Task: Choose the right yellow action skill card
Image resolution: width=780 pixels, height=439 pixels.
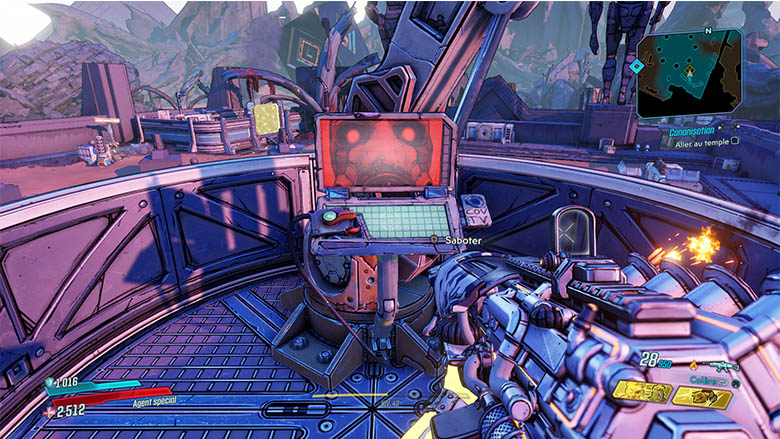Action: click(702, 396)
